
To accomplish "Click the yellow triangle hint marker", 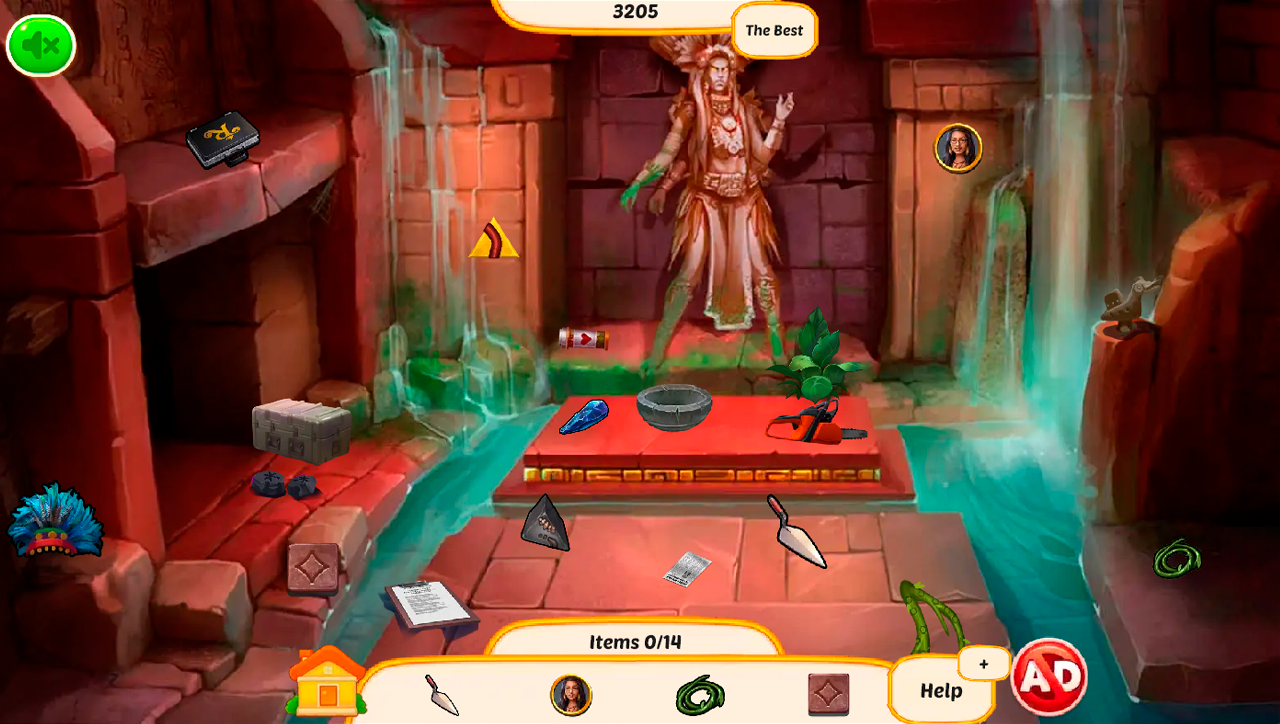I will click(x=494, y=238).
